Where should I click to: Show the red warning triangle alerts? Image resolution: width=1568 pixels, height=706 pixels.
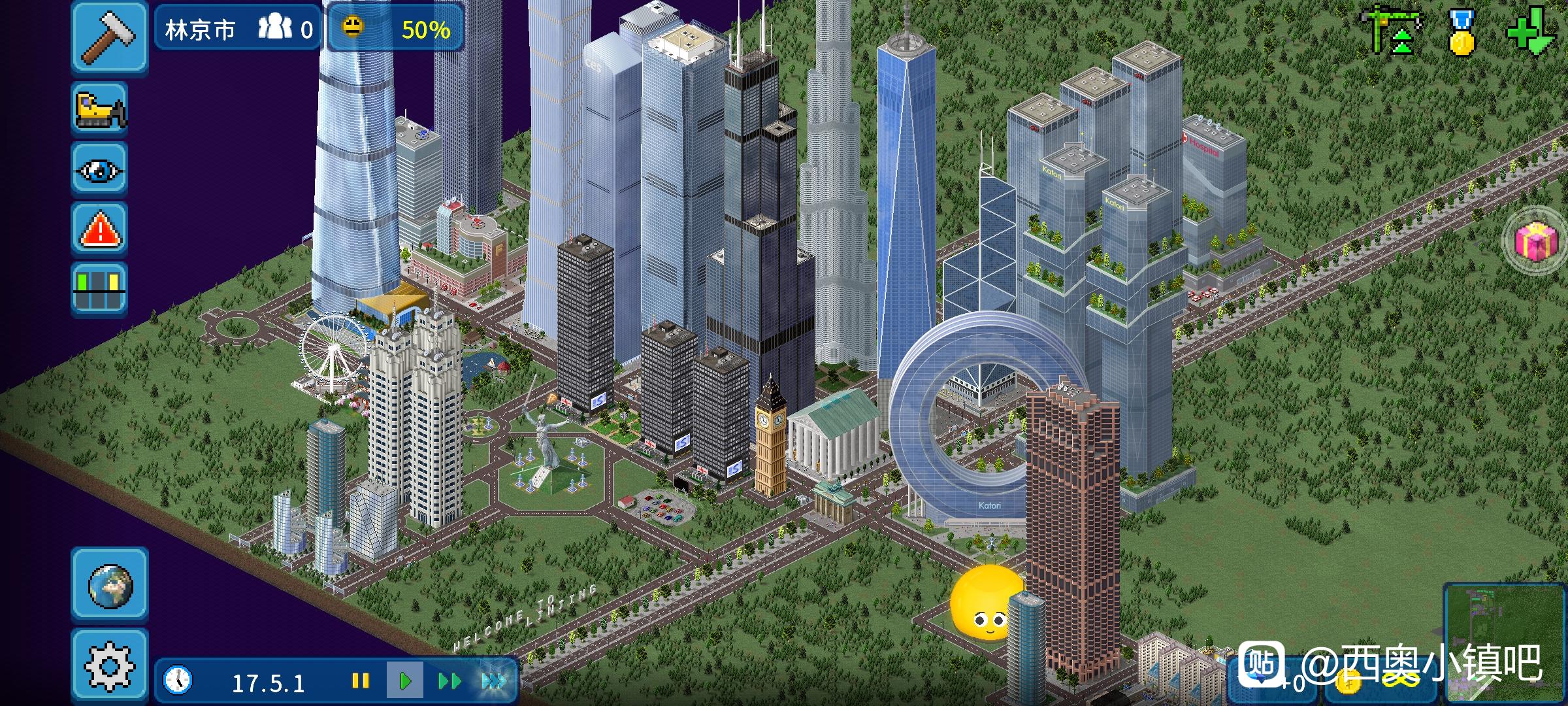point(100,229)
